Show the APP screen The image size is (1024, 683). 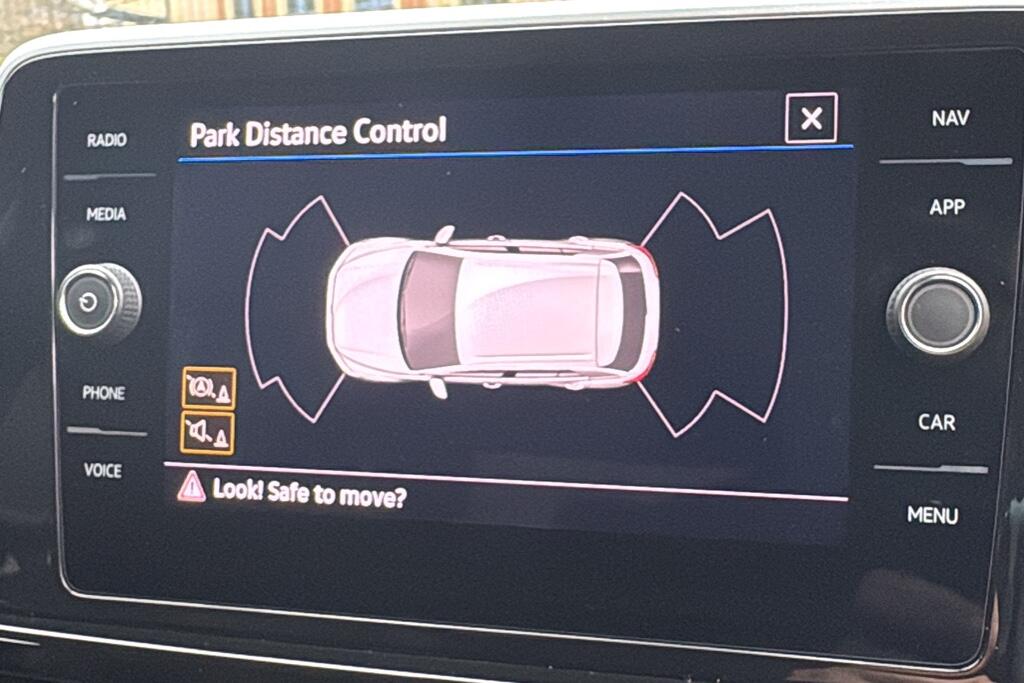(x=947, y=207)
